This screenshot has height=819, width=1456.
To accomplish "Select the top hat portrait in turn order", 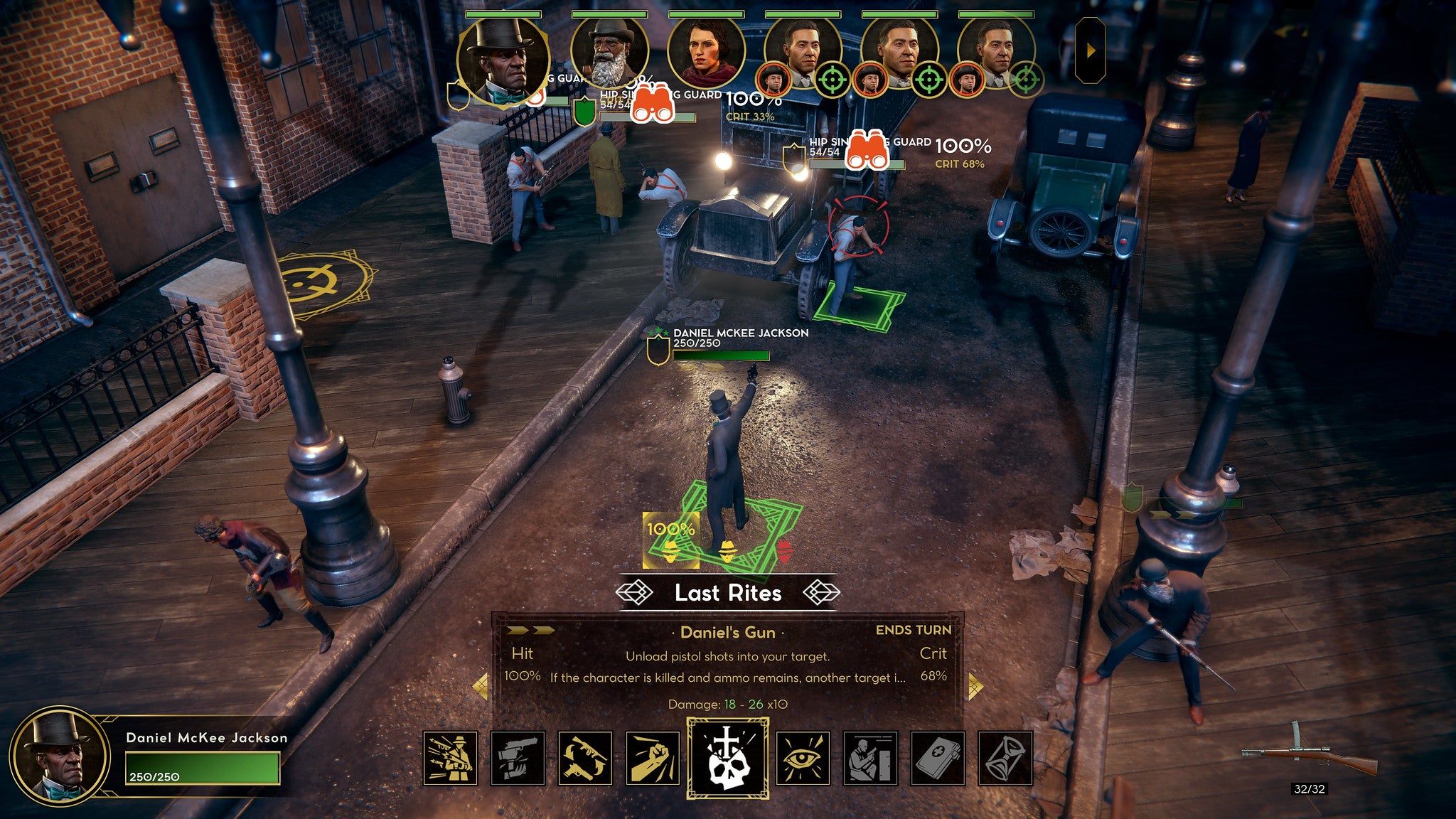I will 503,60.
